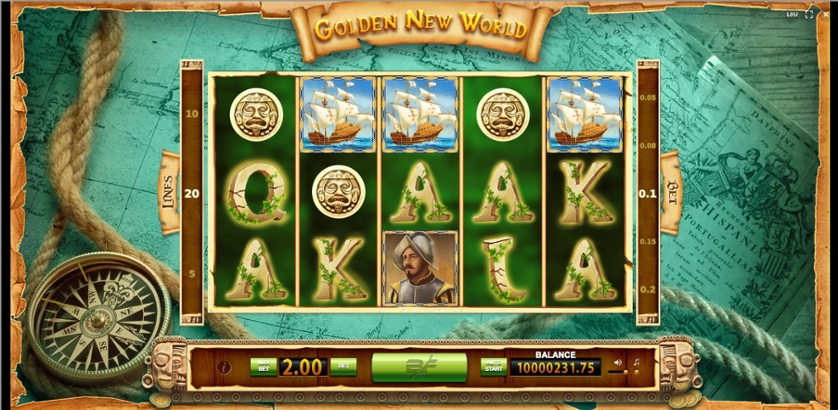Pick the 0.15 bet value

click(648, 242)
